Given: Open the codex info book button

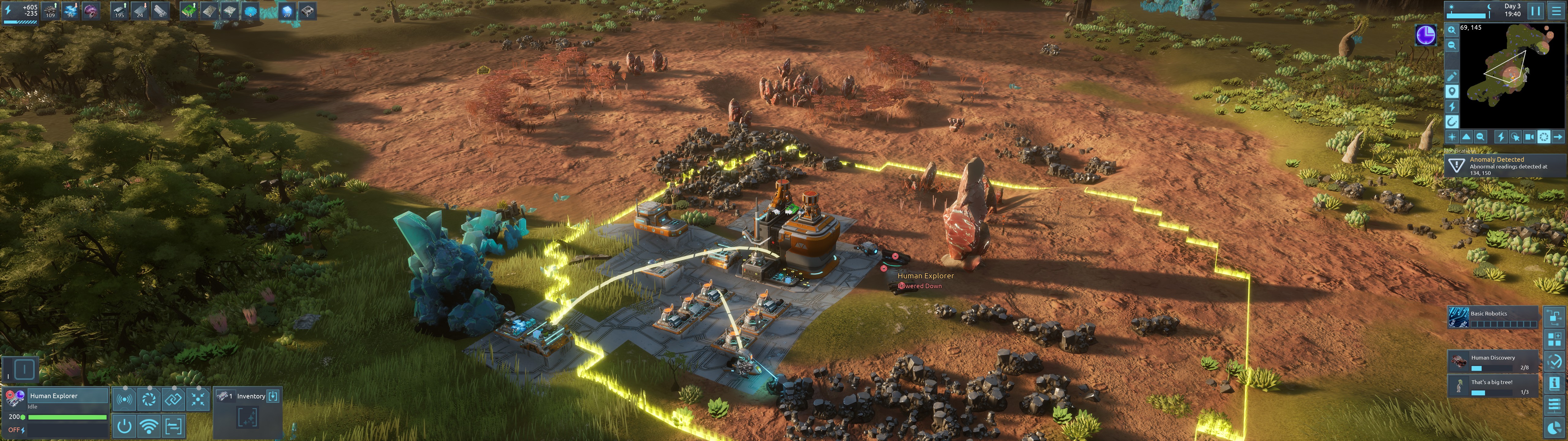Looking at the screenshot, I should pos(1554,383).
